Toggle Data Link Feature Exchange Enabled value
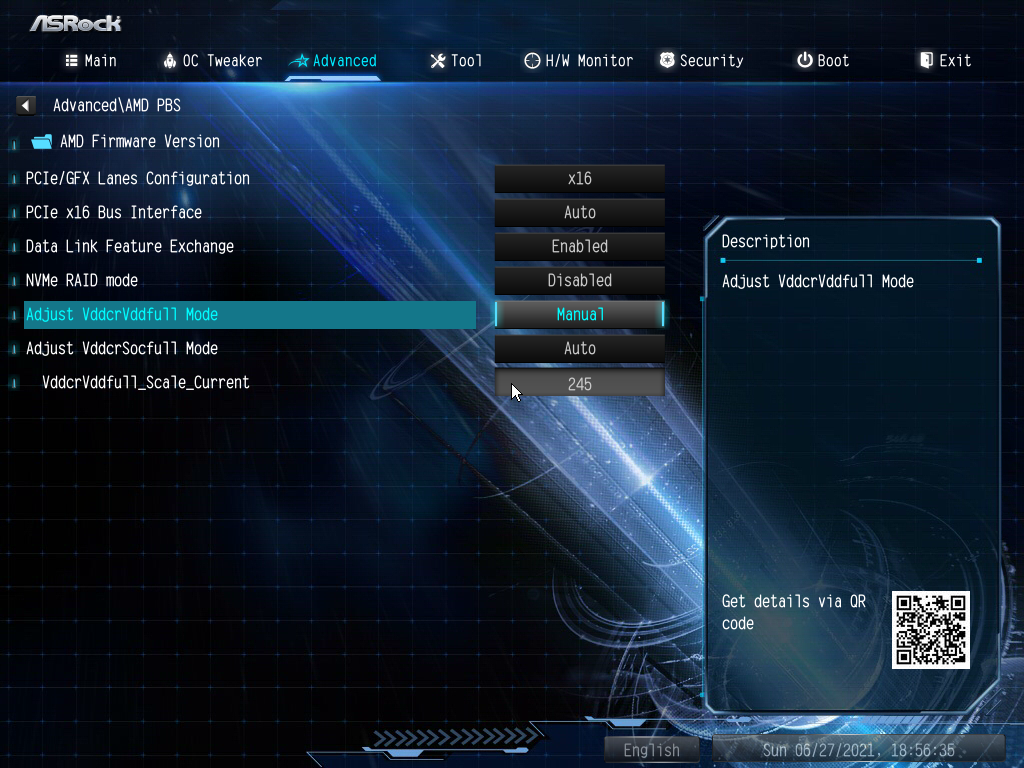The image size is (1024, 768). (x=579, y=247)
